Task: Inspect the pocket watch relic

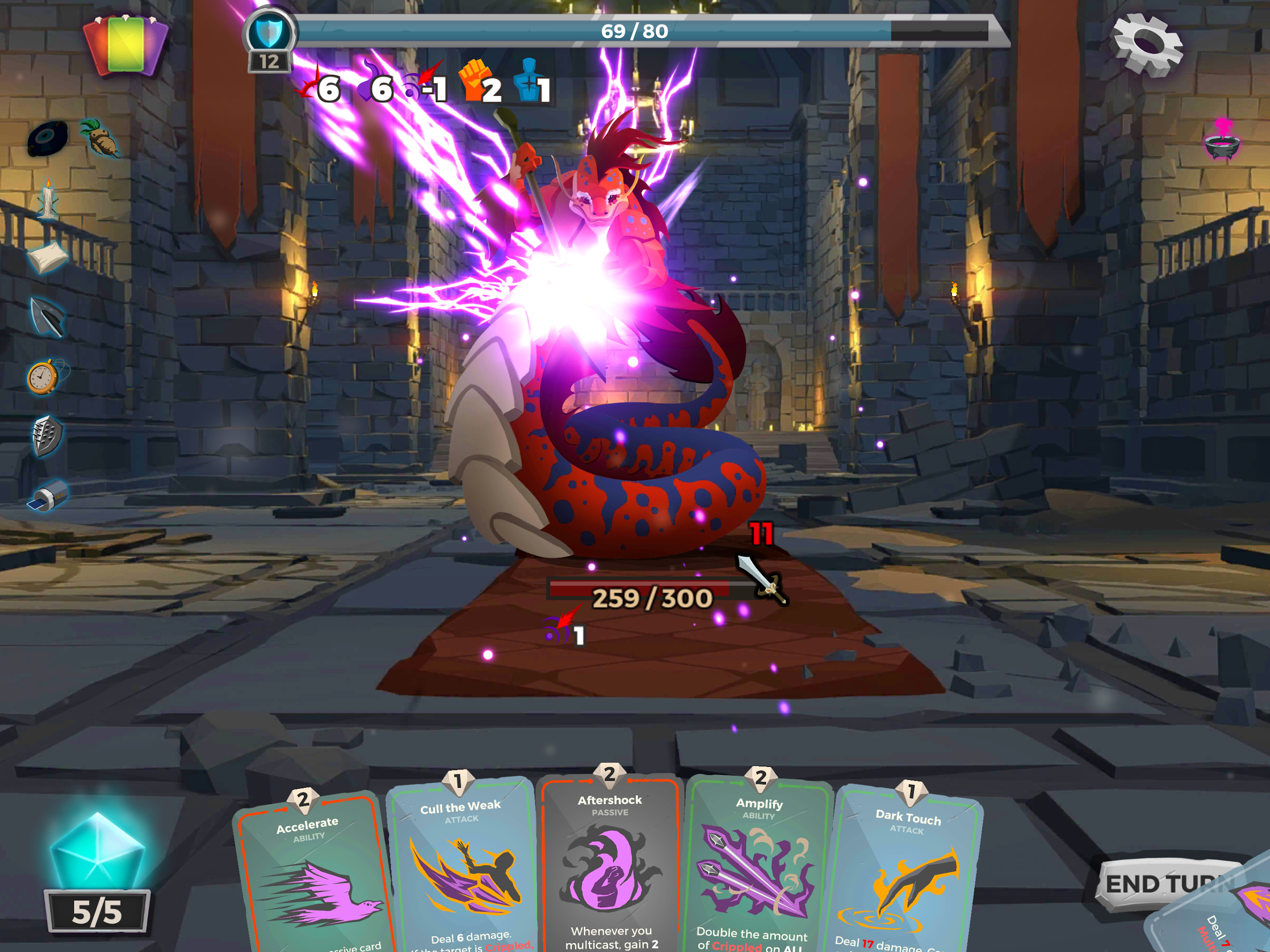Action: tap(44, 377)
